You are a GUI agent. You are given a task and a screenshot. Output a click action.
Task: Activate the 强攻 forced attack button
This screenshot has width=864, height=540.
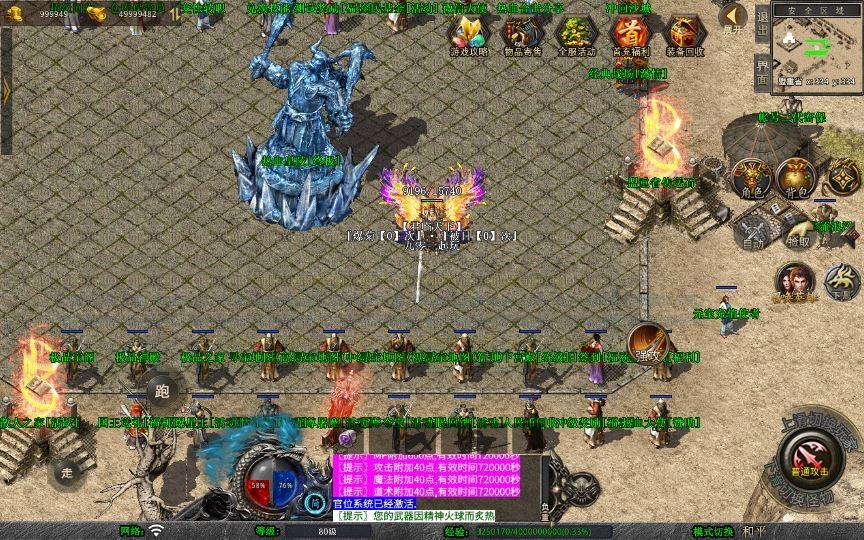[648, 343]
